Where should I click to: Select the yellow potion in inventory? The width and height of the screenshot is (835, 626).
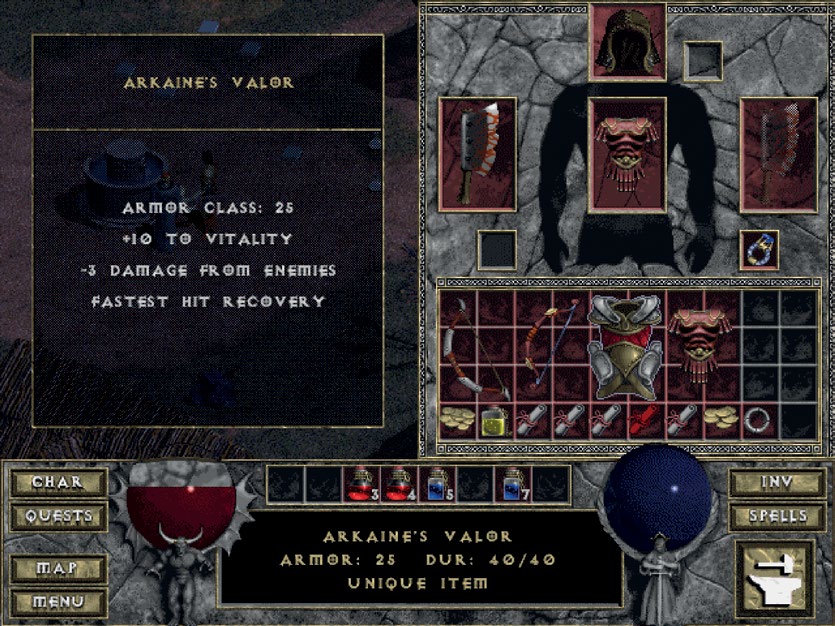click(x=493, y=420)
